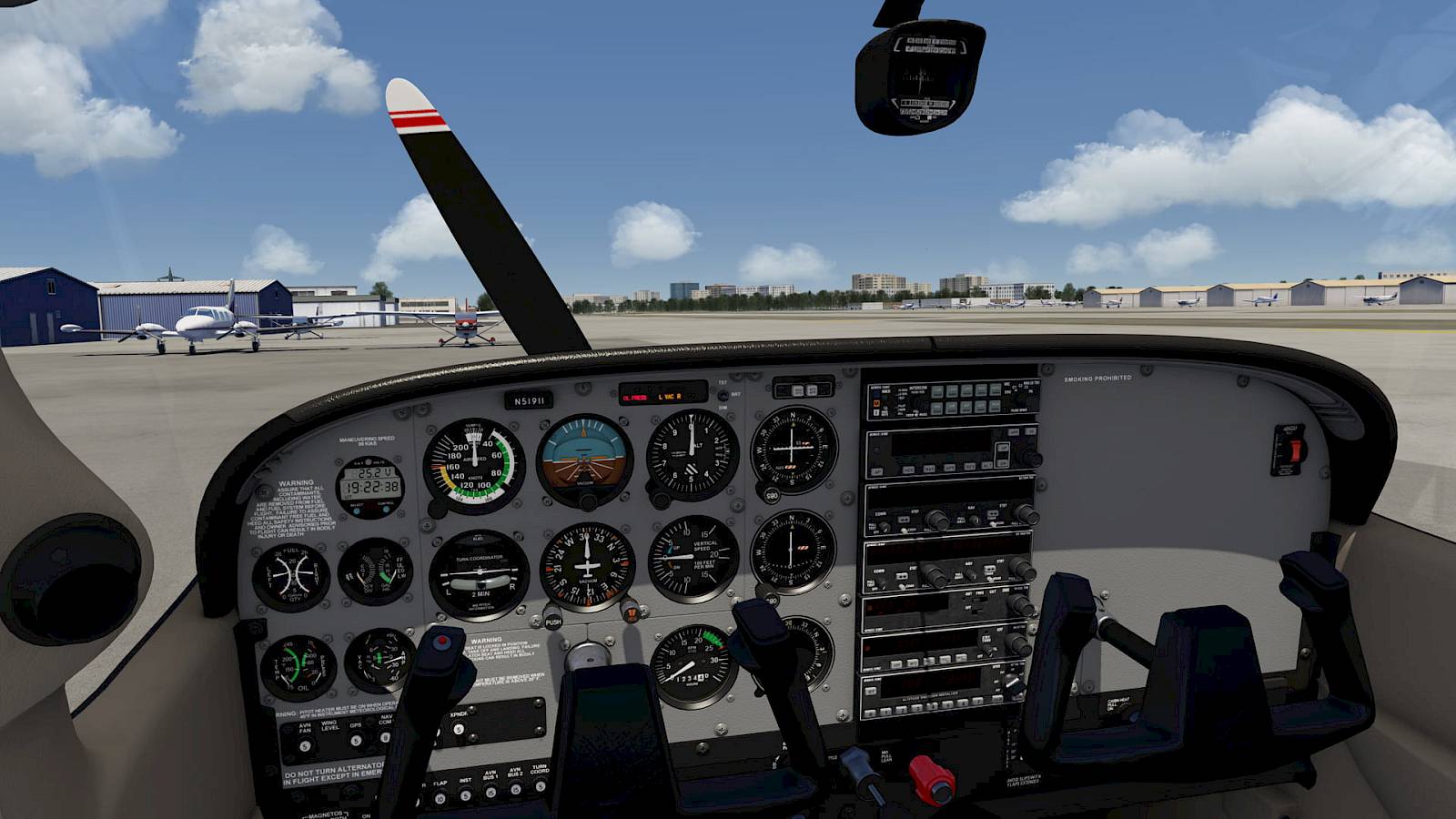Screen dimensions: 1456x819
Task: Flip the red ELT switch
Action: tap(1295, 450)
